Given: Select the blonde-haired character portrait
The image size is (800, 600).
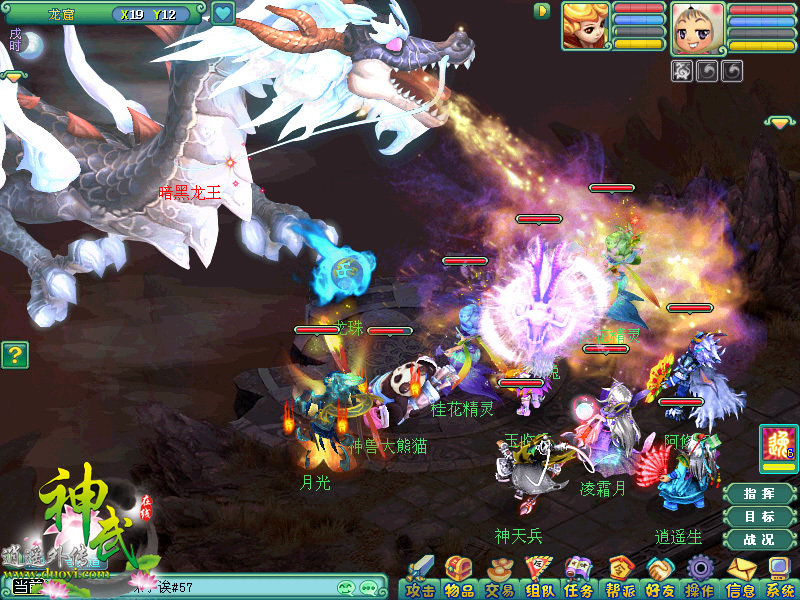Looking at the screenshot, I should pos(585,26).
